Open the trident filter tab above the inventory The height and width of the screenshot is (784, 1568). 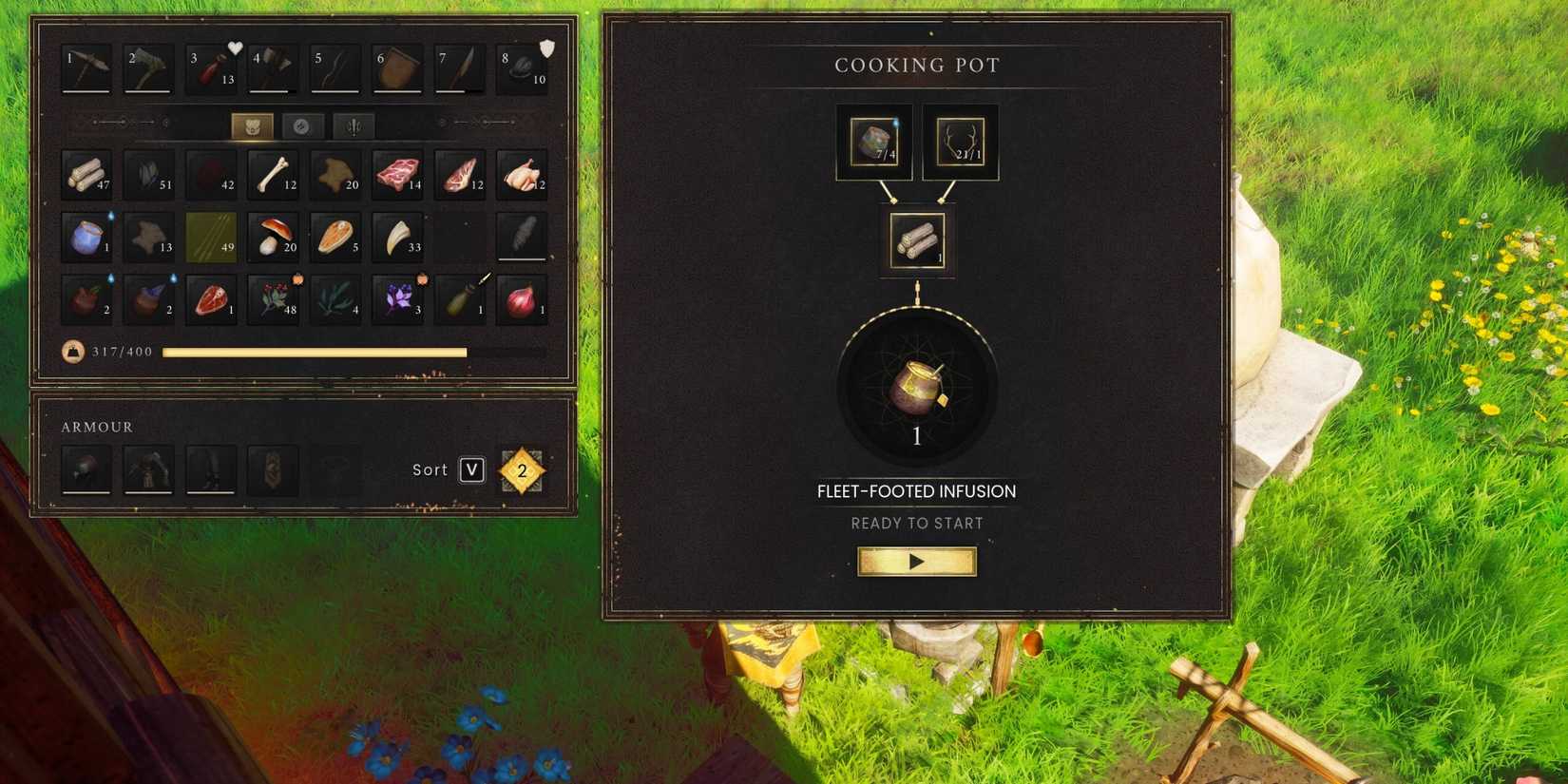[353, 124]
